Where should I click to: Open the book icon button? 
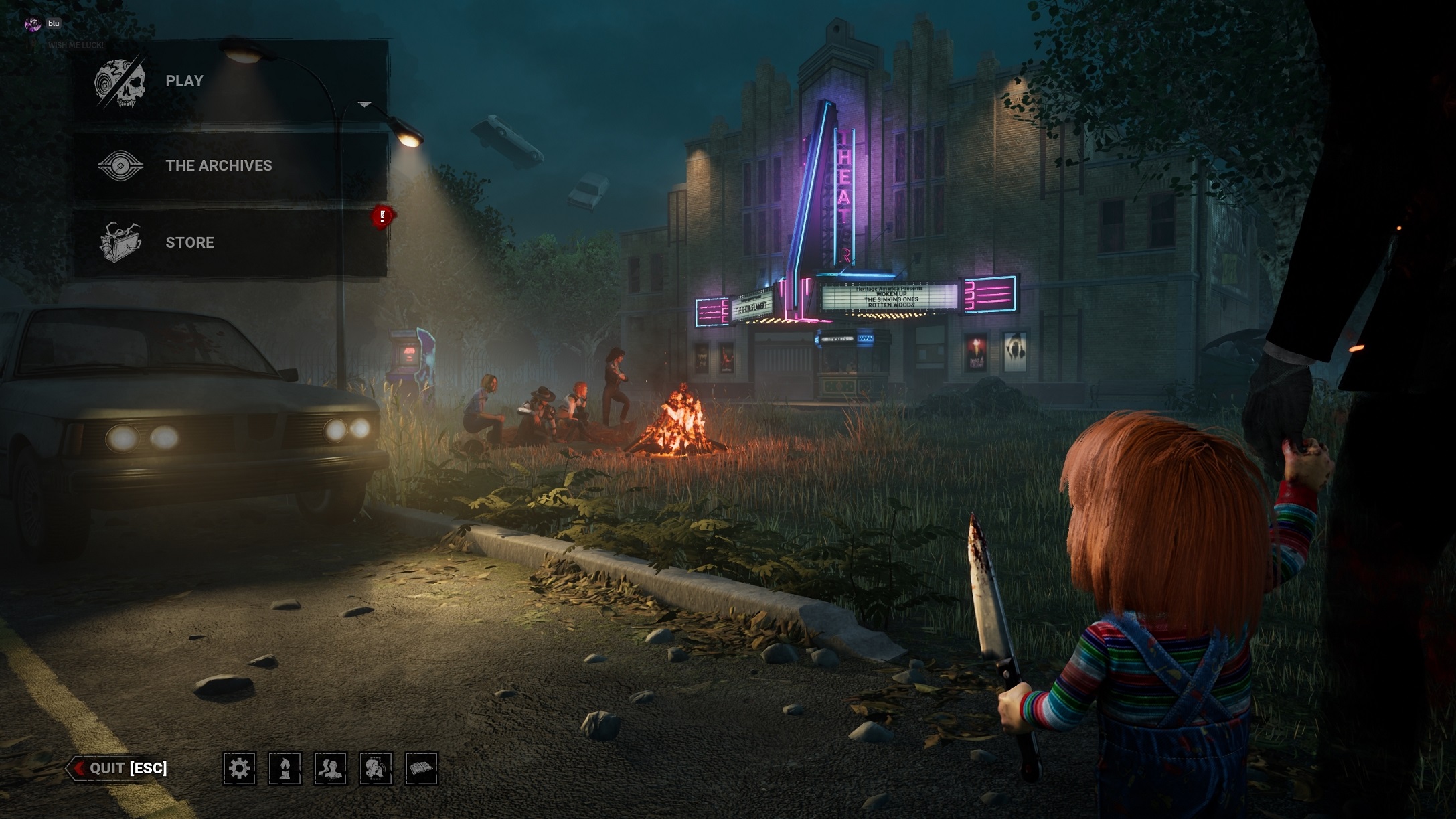421,768
